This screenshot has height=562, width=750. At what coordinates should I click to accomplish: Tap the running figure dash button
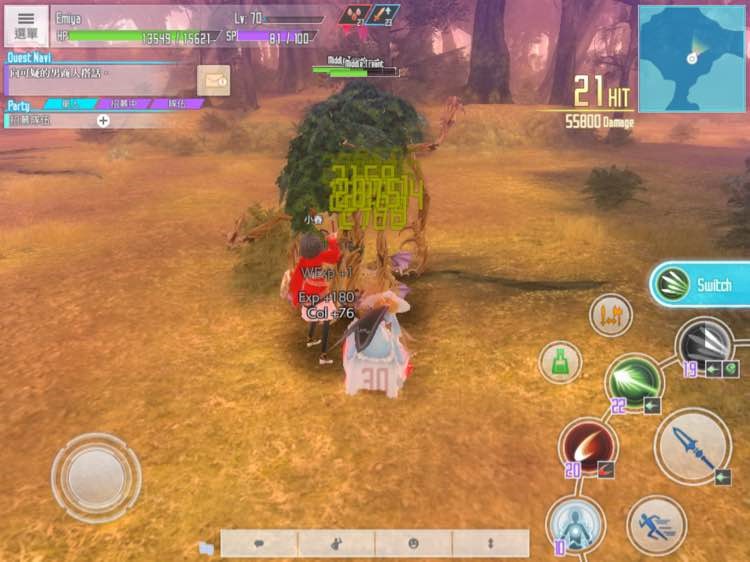656,525
